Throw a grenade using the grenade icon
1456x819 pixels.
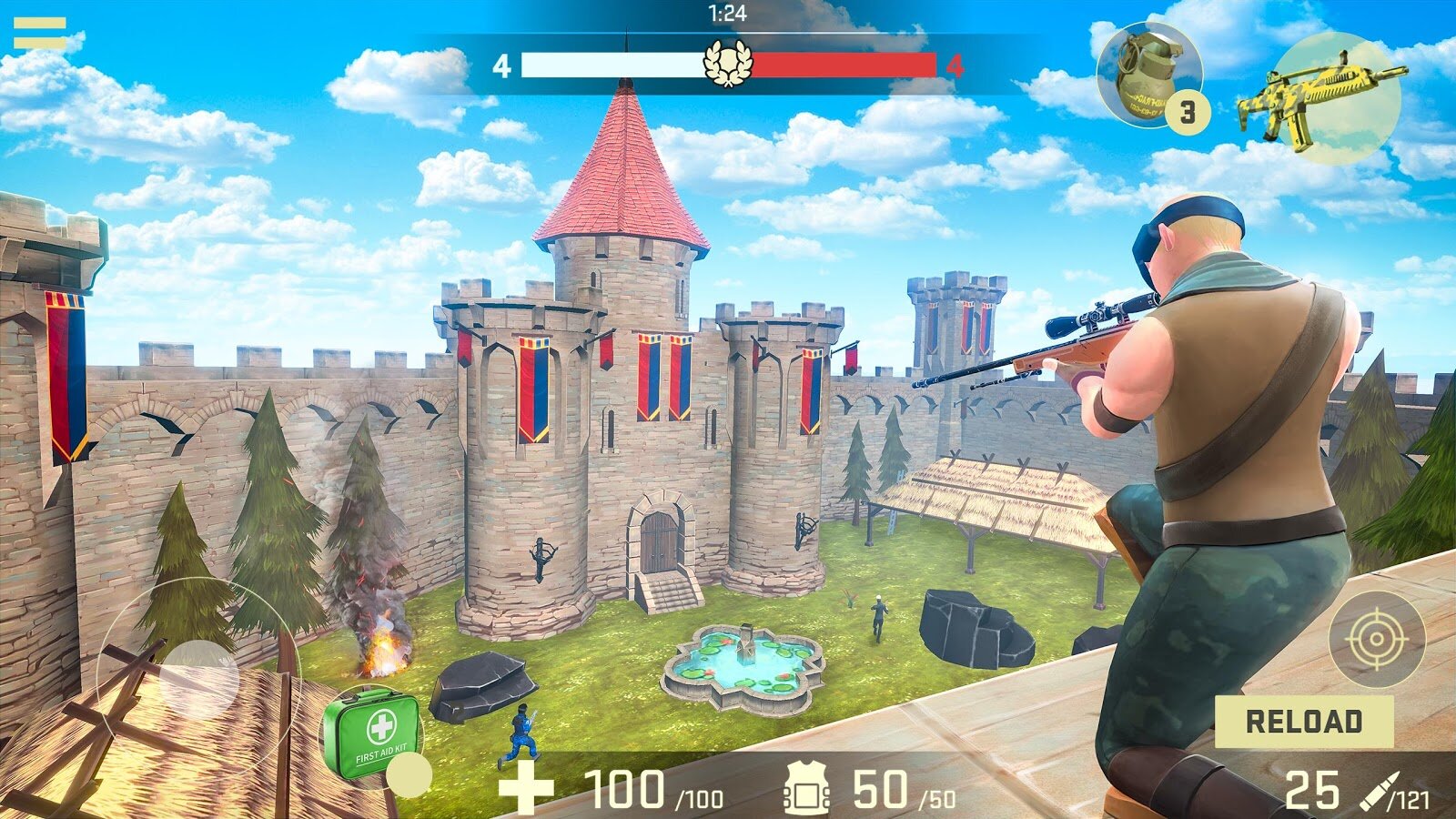tap(1148, 76)
